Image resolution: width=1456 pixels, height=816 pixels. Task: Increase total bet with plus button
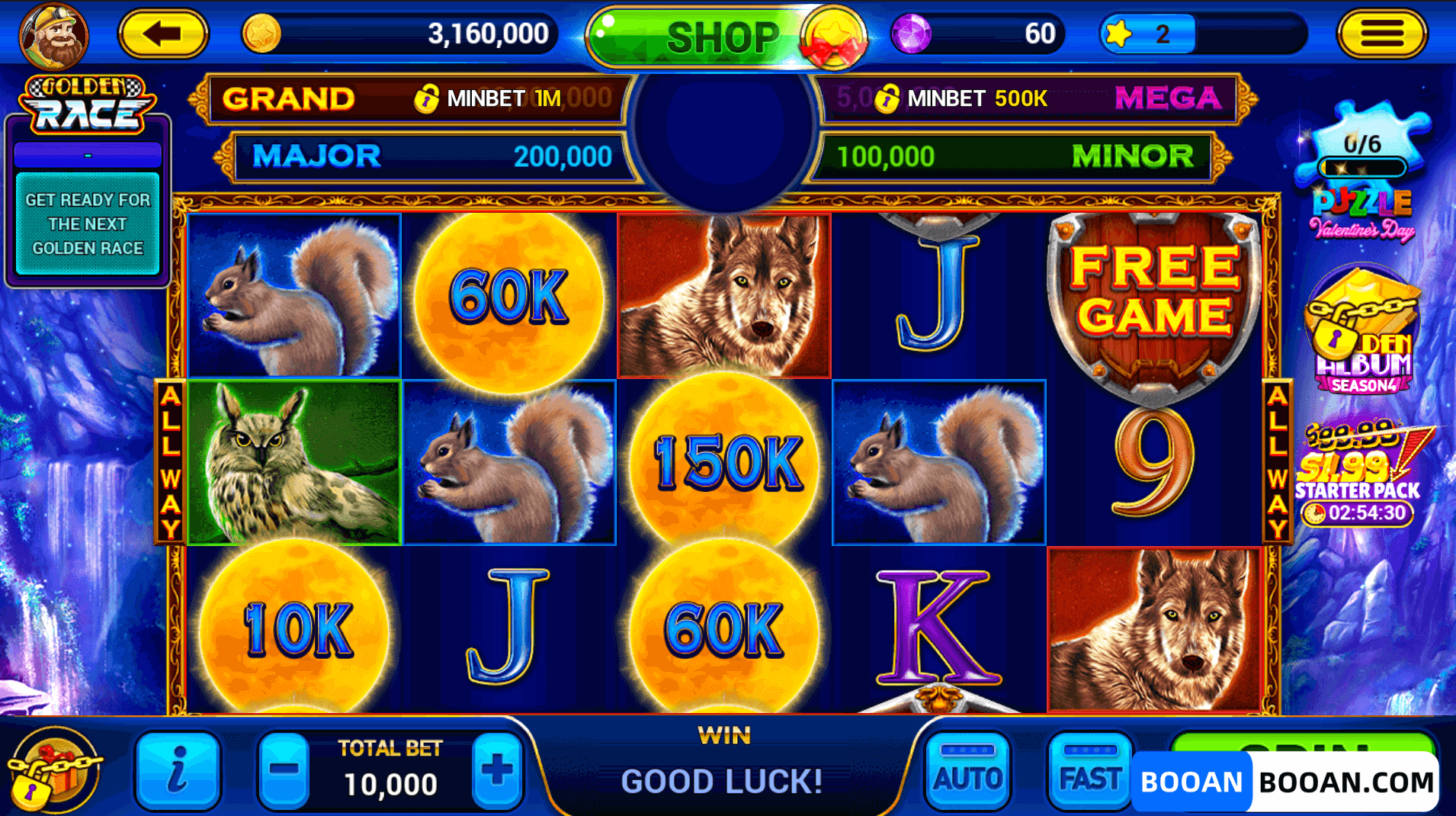click(x=497, y=772)
